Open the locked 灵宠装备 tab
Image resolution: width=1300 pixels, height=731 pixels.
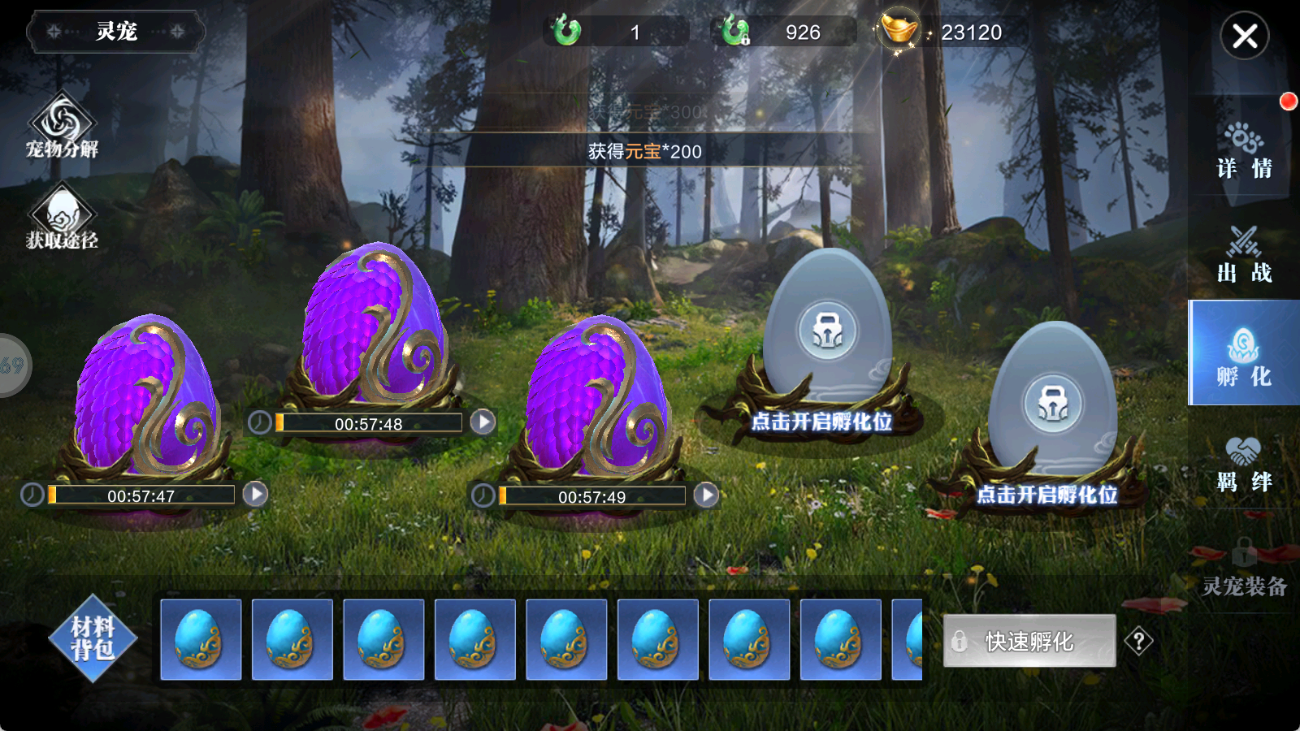coord(1244,568)
